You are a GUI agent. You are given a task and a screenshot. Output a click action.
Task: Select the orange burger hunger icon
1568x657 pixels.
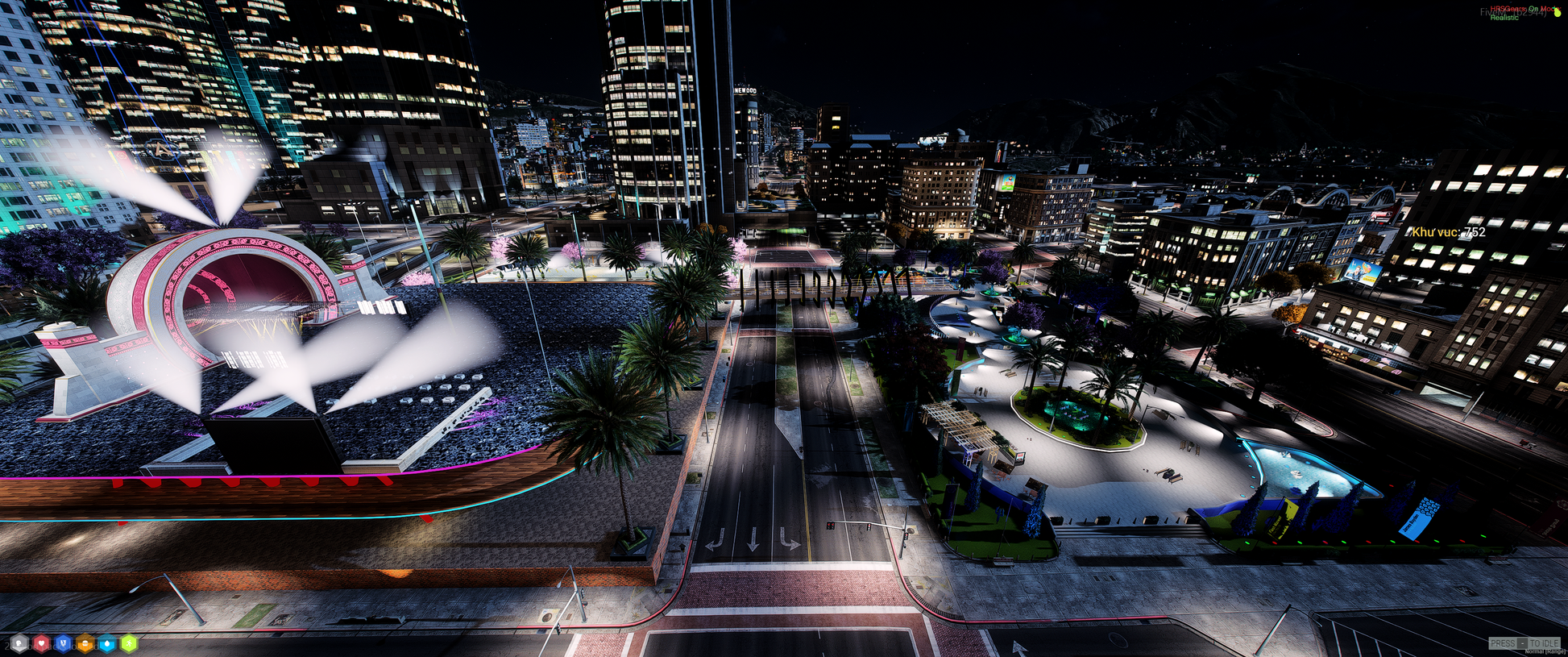click(85, 643)
